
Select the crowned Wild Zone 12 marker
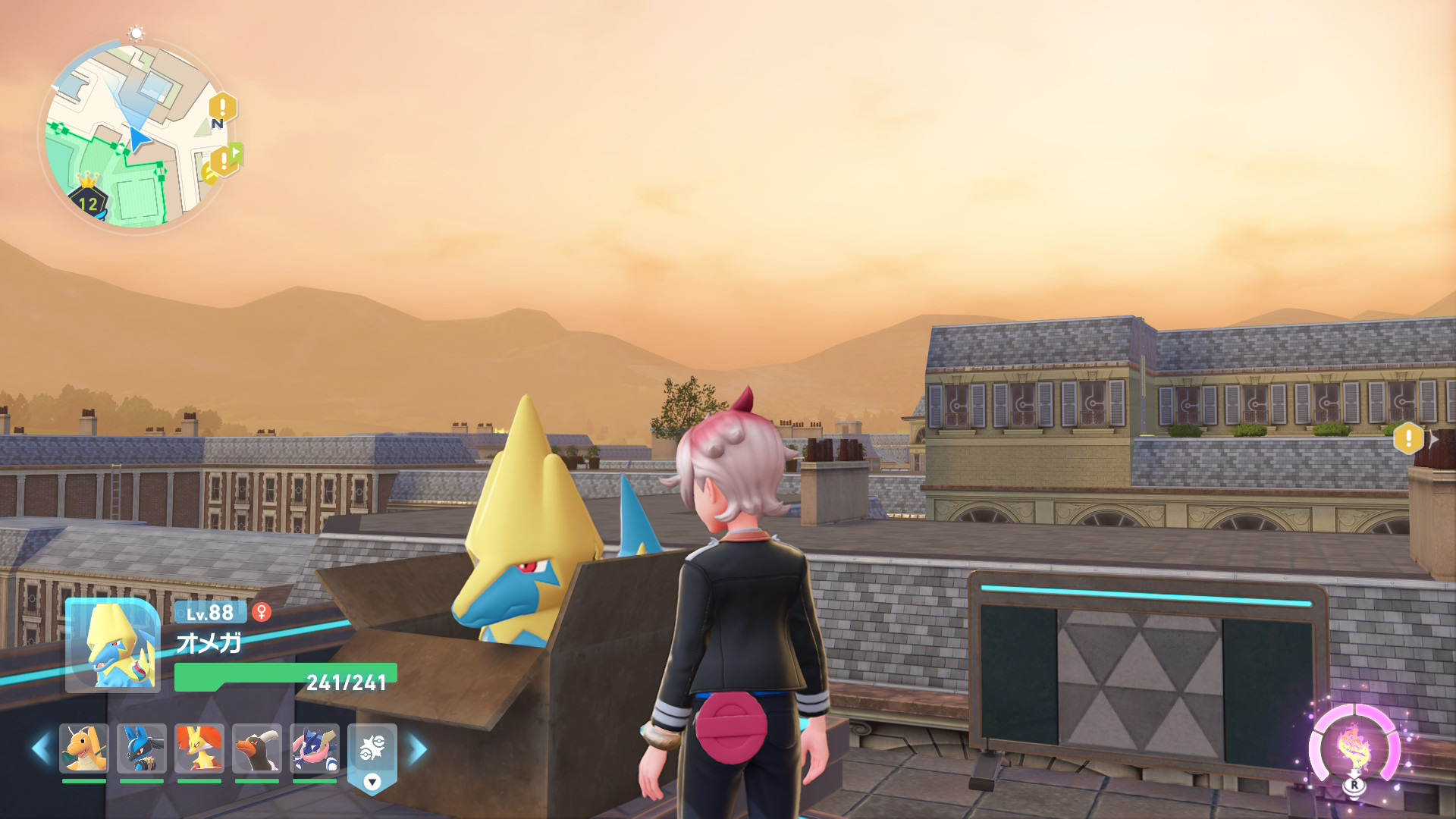pos(89,199)
